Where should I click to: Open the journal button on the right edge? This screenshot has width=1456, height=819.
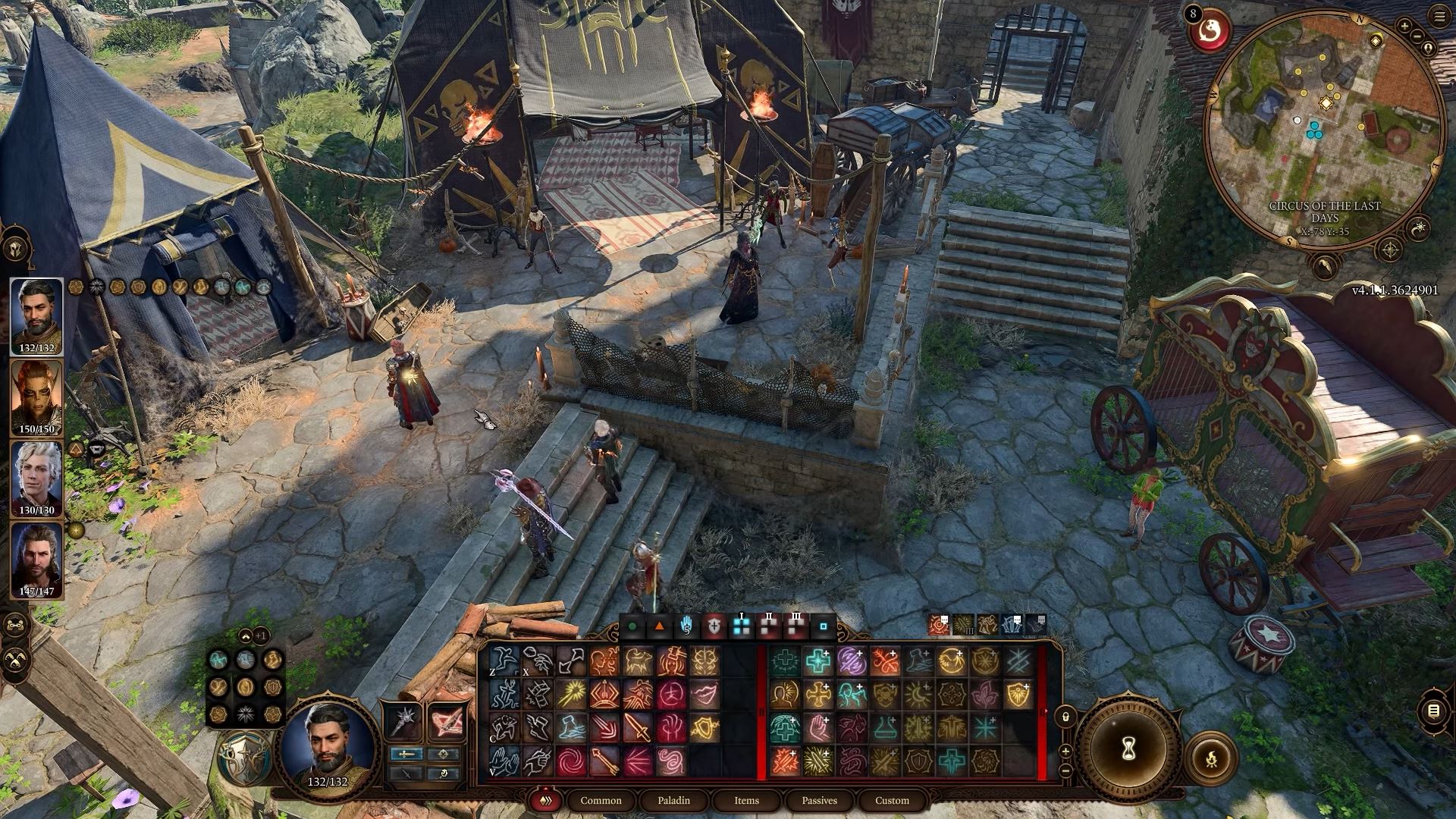[1433, 711]
